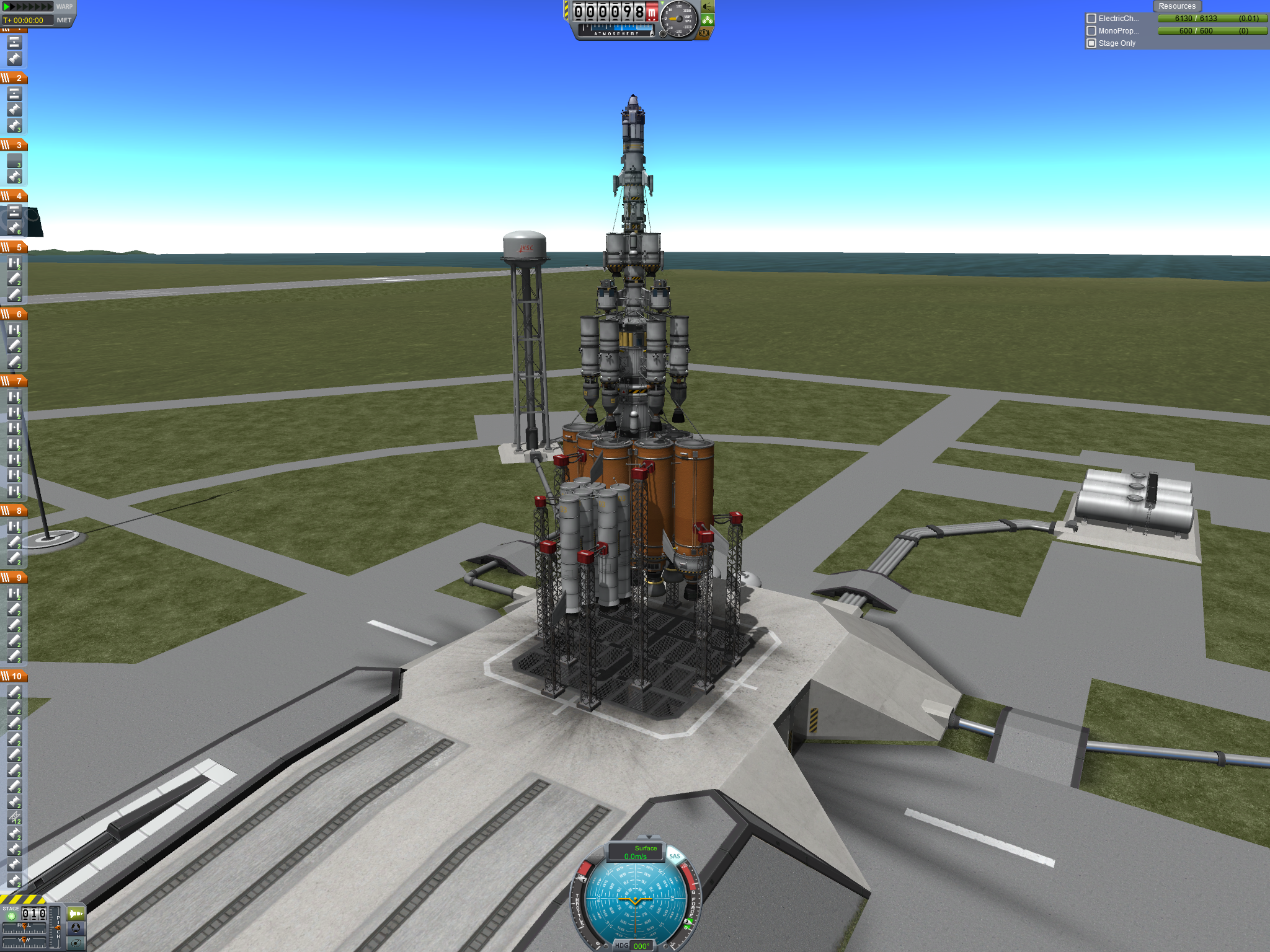The height and width of the screenshot is (952, 1270).
Task: Open the map view button
Action: tap(76, 943)
